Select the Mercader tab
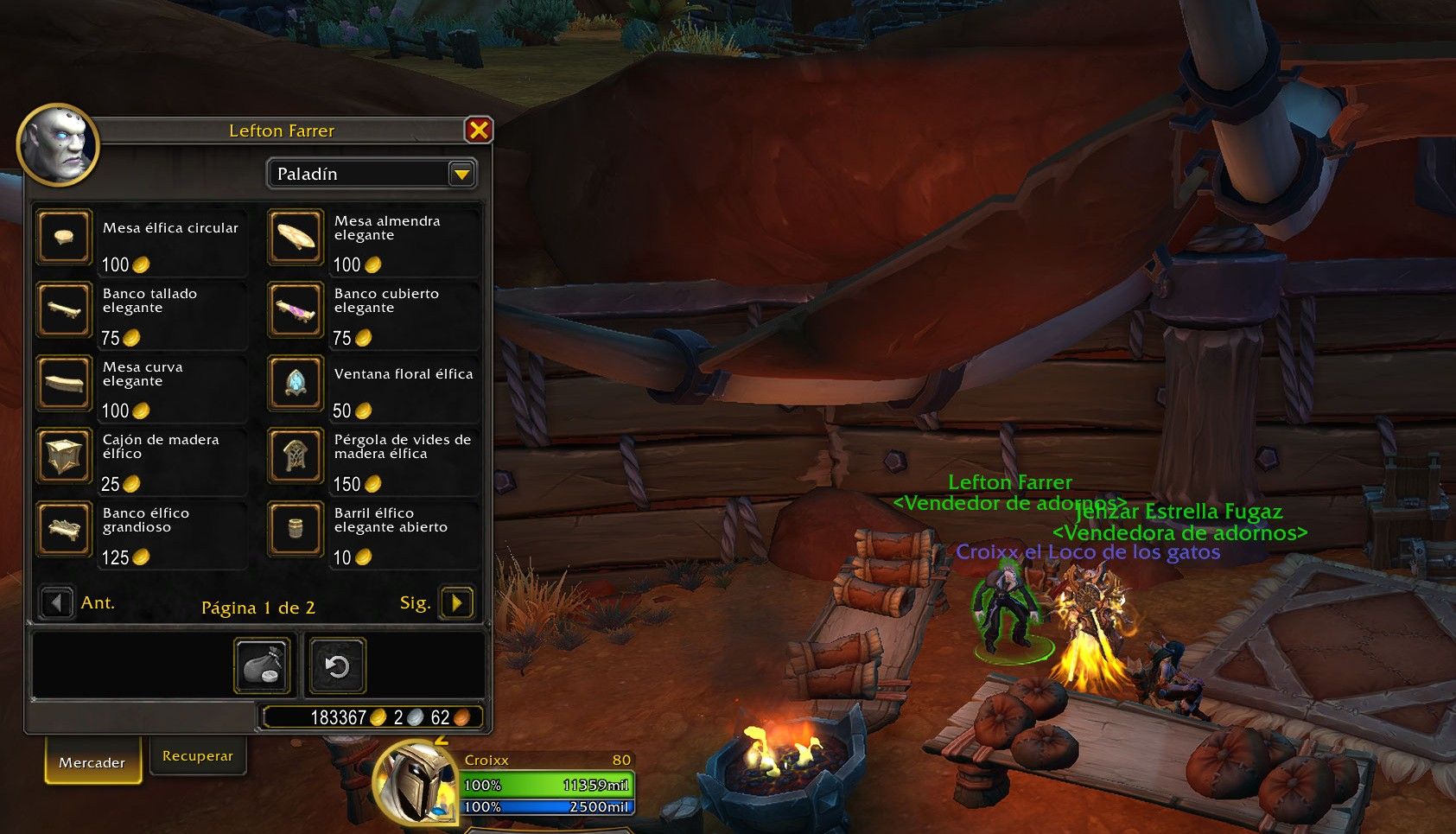Screen dimensions: 1456x834 pos(92,762)
